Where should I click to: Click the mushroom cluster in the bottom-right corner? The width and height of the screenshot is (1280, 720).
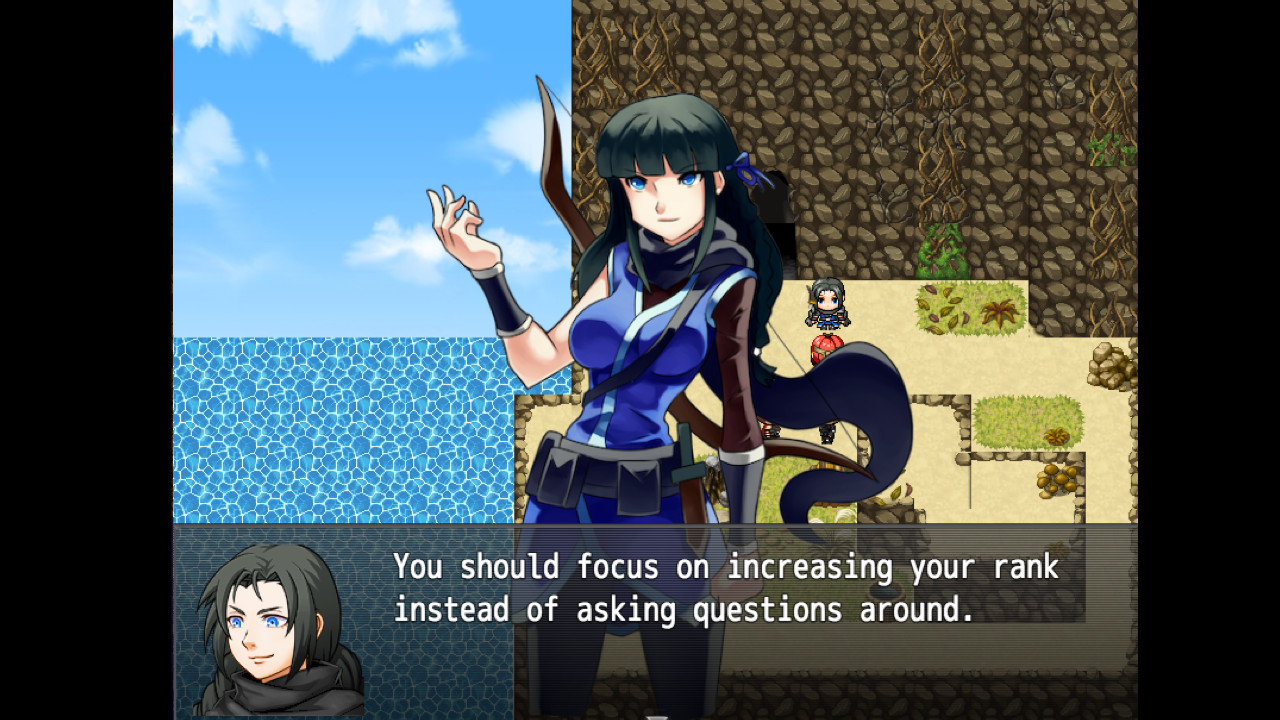point(1056,481)
